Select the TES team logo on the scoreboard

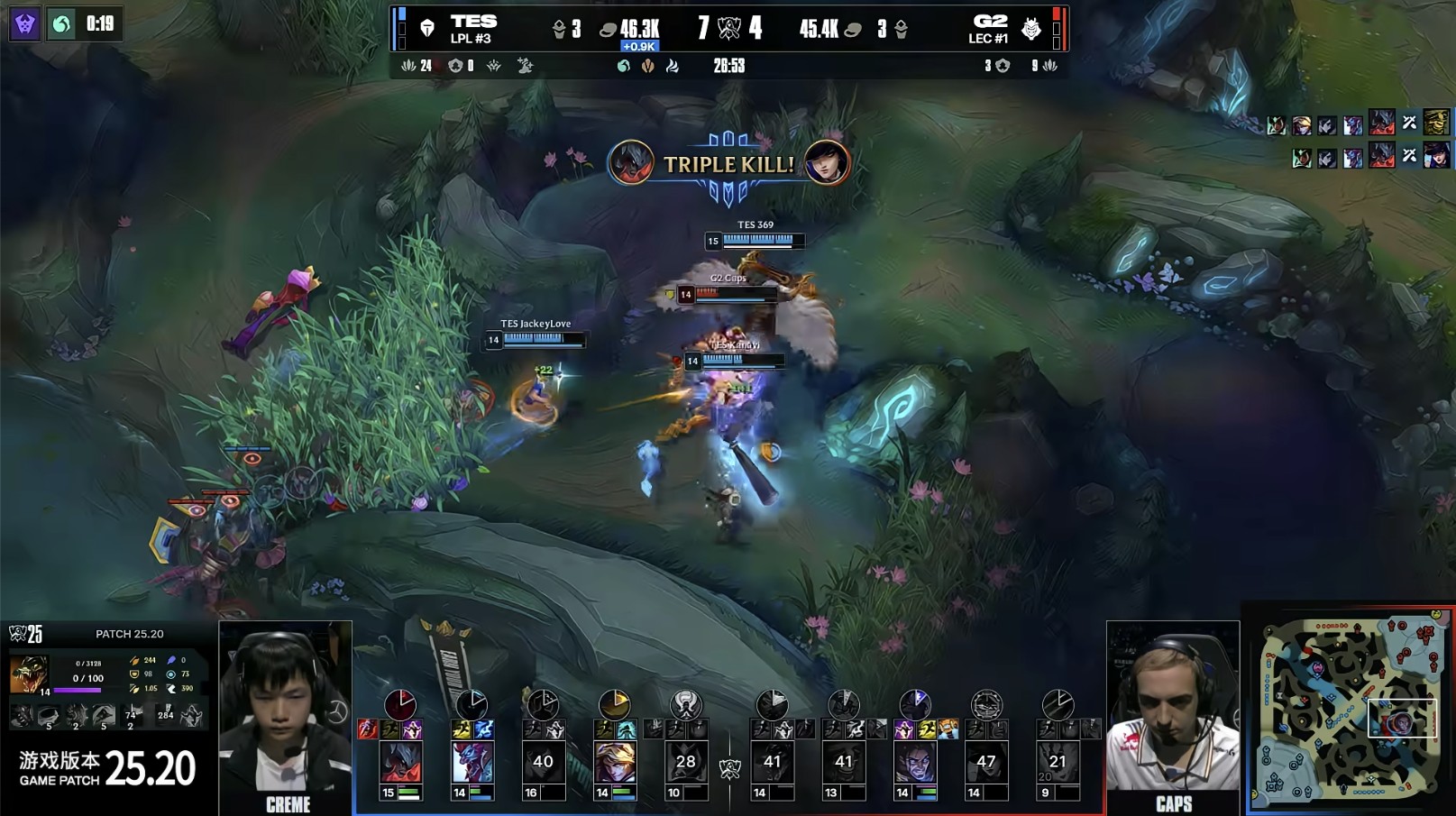pos(427,29)
